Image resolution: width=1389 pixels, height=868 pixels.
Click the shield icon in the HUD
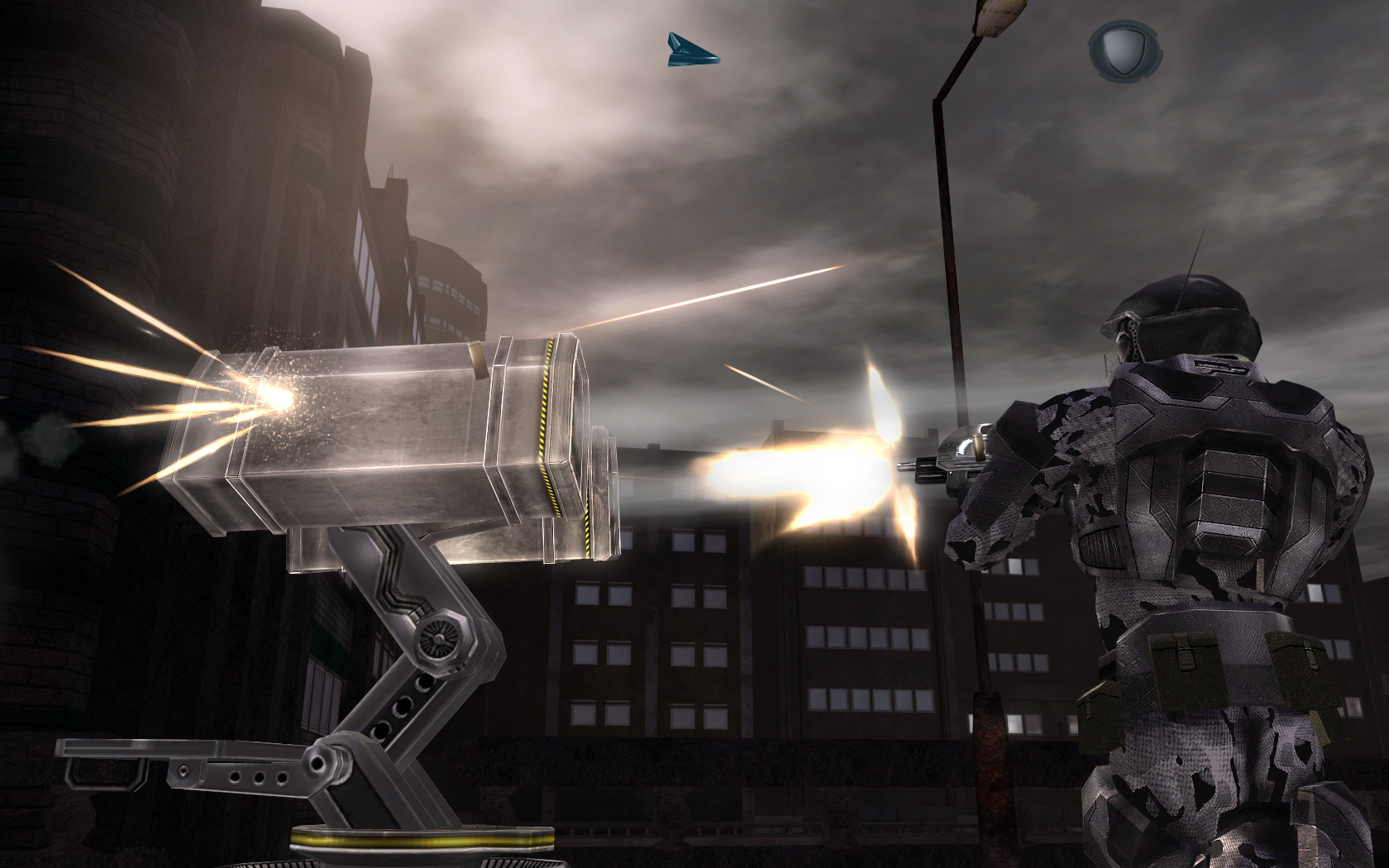[1124, 51]
